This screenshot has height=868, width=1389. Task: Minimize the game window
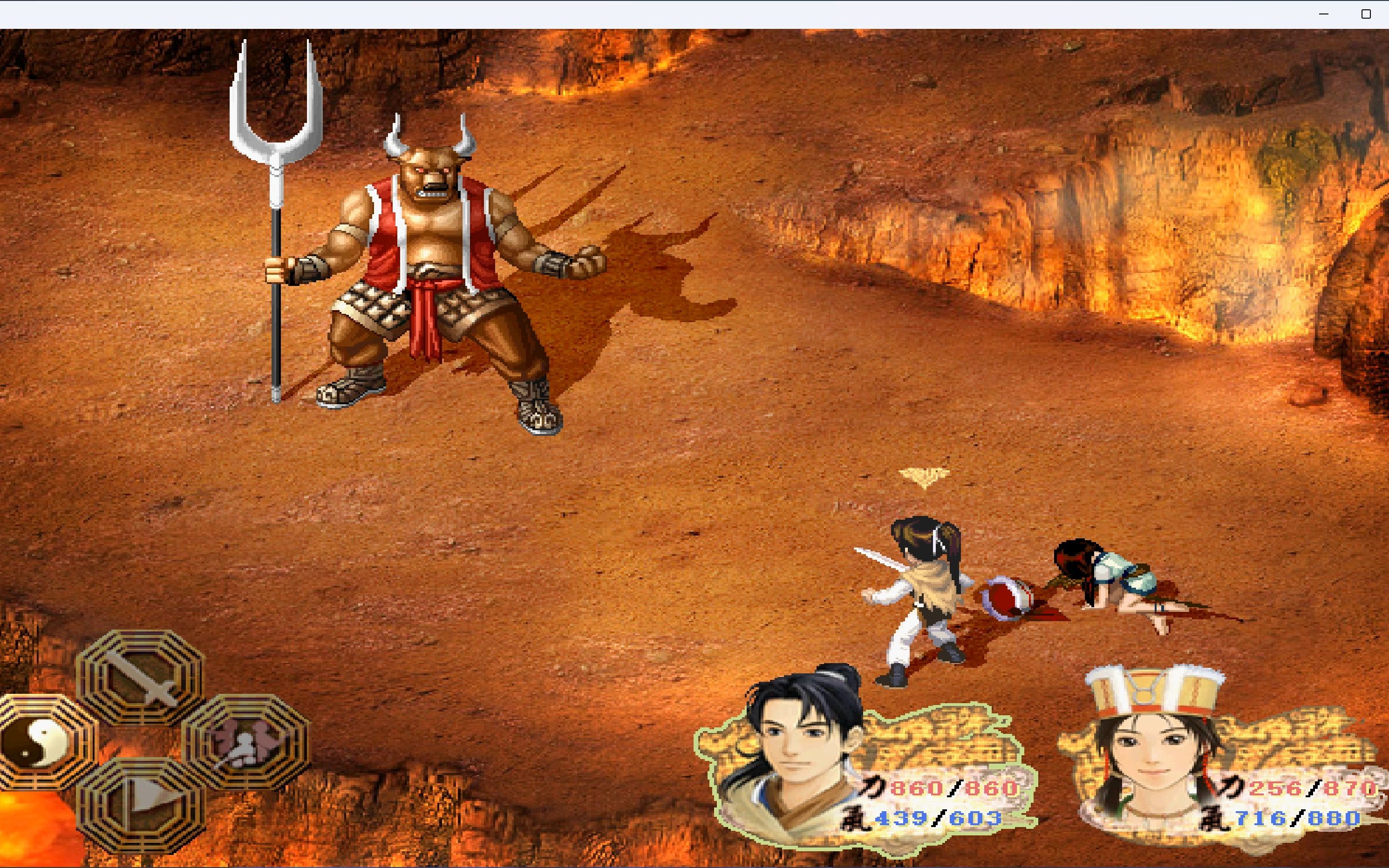pyautogui.click(x=1323, y=14)
